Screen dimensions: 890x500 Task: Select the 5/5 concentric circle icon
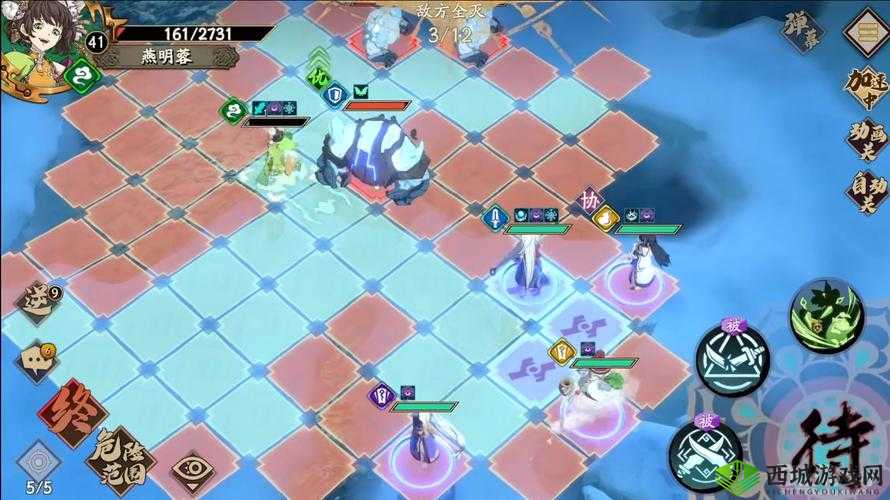[x=36, y=464]
